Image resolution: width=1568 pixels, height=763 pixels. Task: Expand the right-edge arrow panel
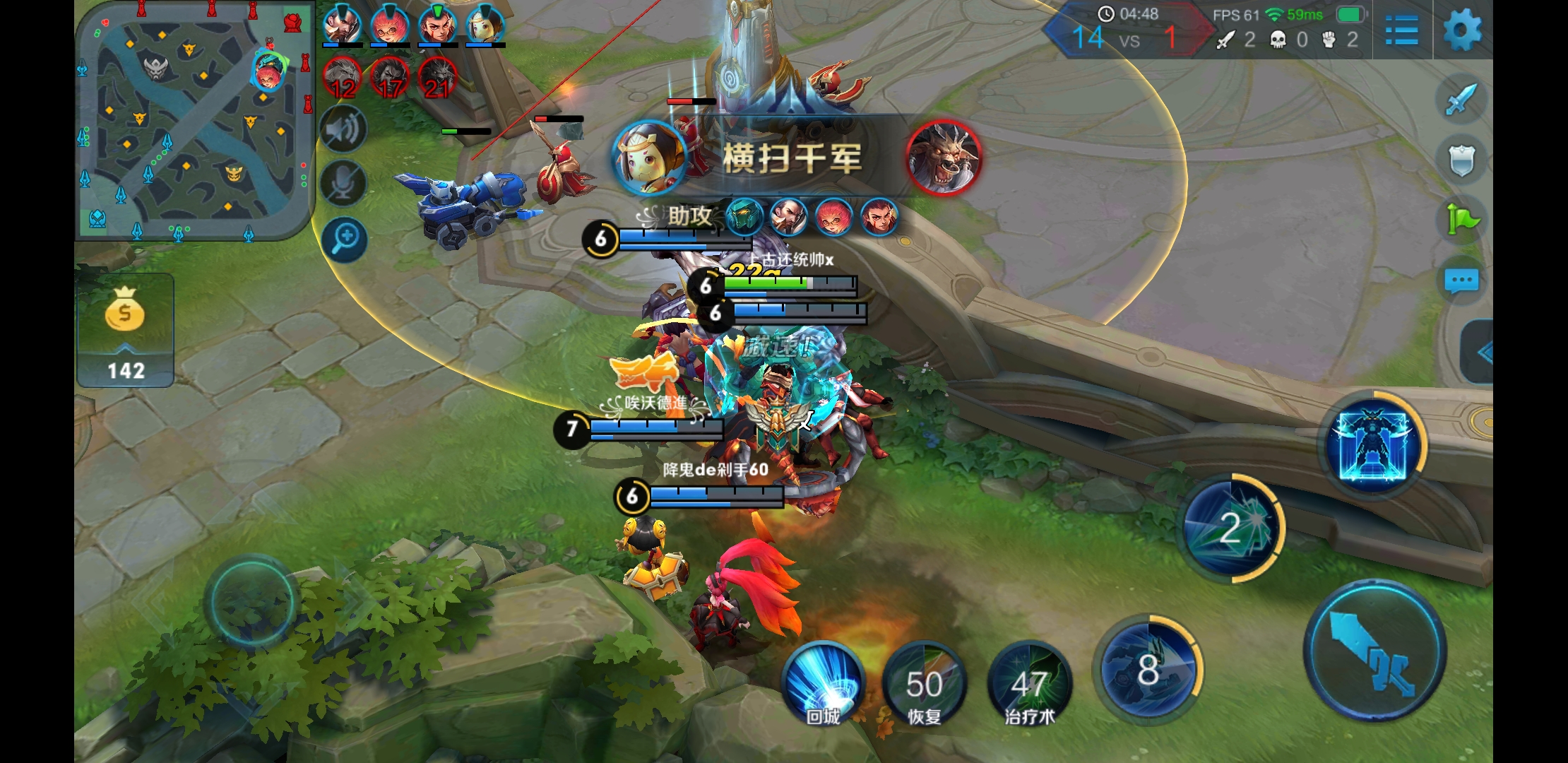tap(1479, 352)
